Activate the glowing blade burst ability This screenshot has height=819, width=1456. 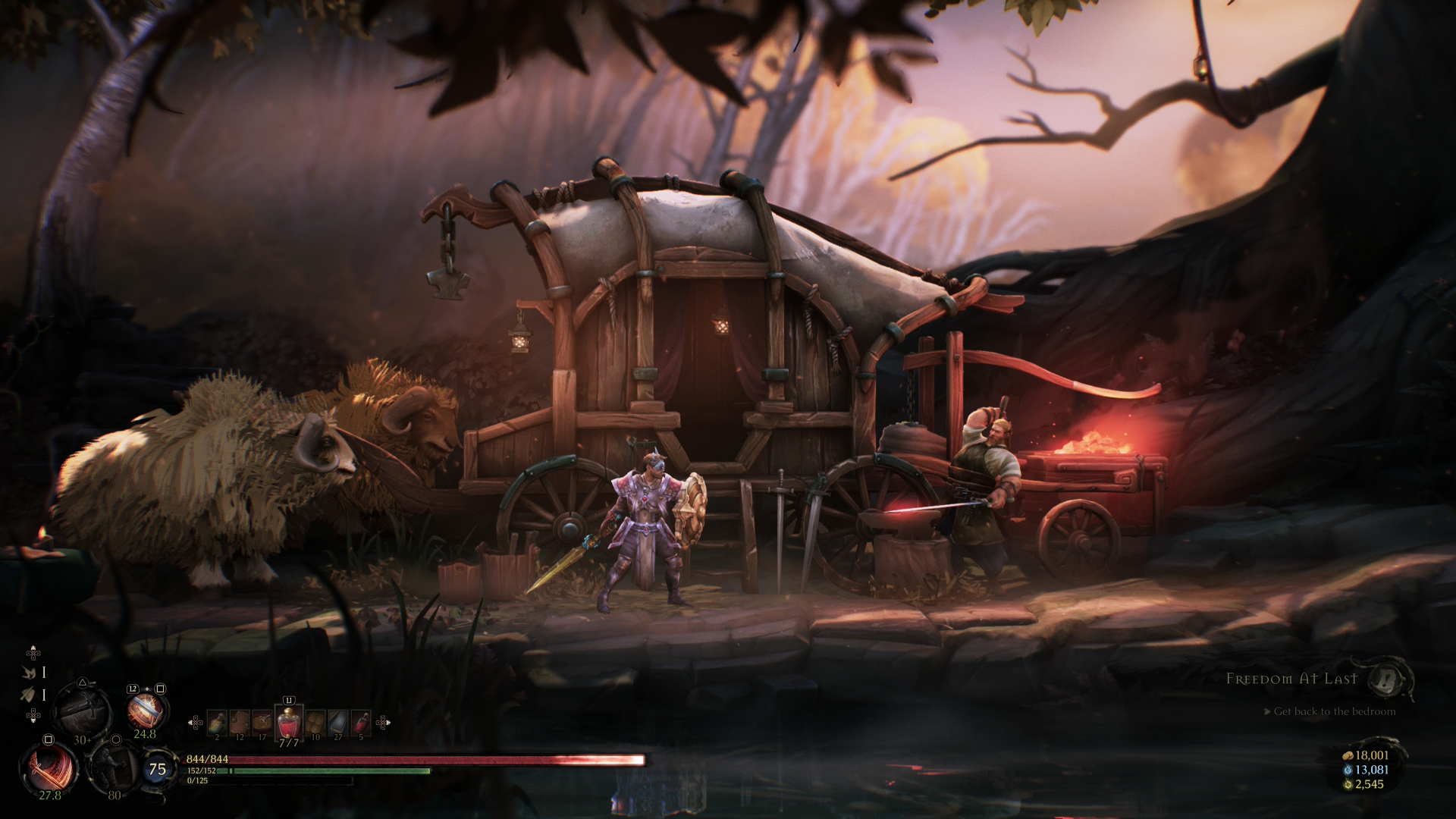(144, 711)
